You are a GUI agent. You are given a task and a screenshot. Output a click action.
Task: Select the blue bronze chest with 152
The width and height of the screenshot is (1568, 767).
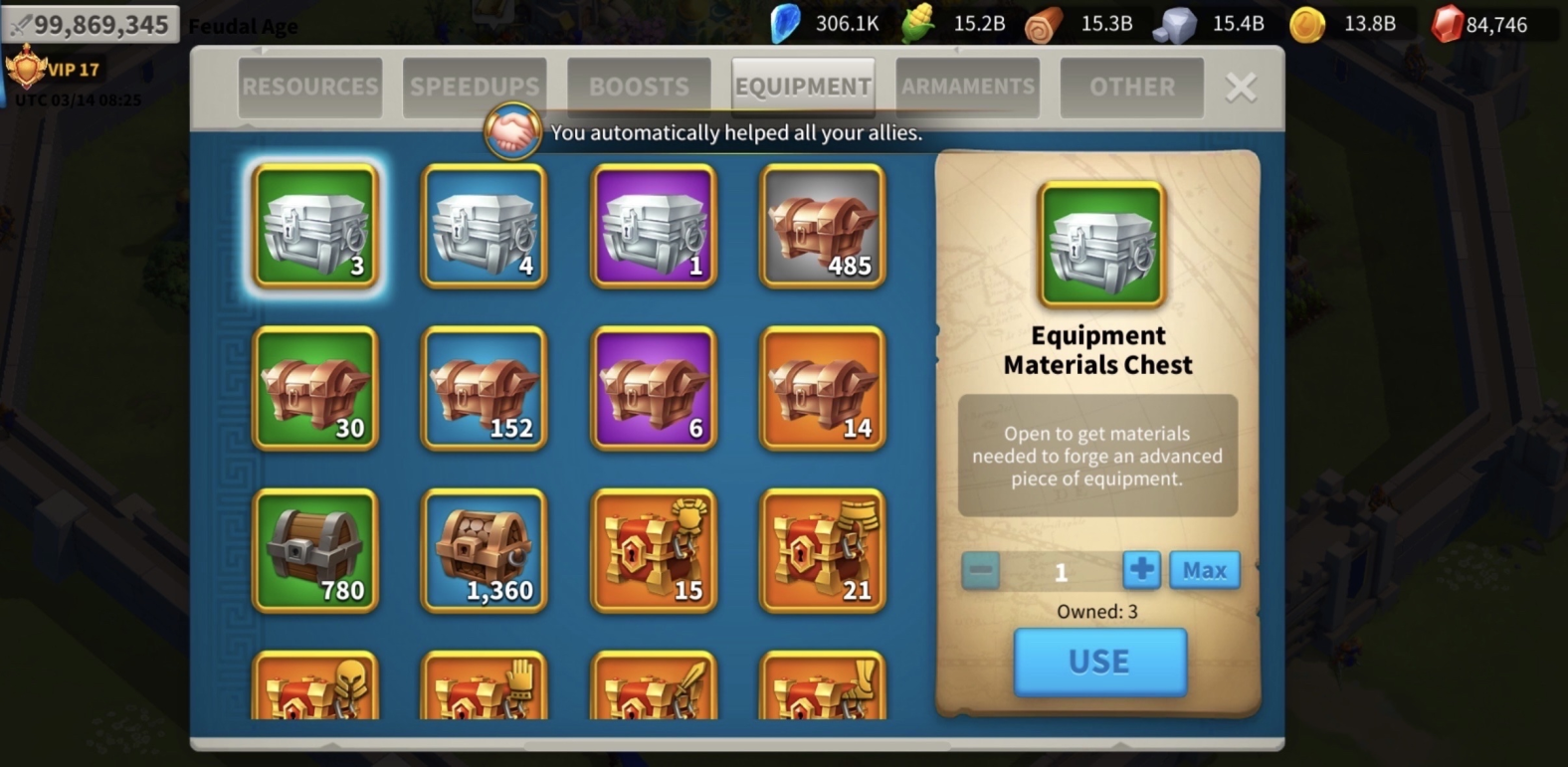[485, 389]
